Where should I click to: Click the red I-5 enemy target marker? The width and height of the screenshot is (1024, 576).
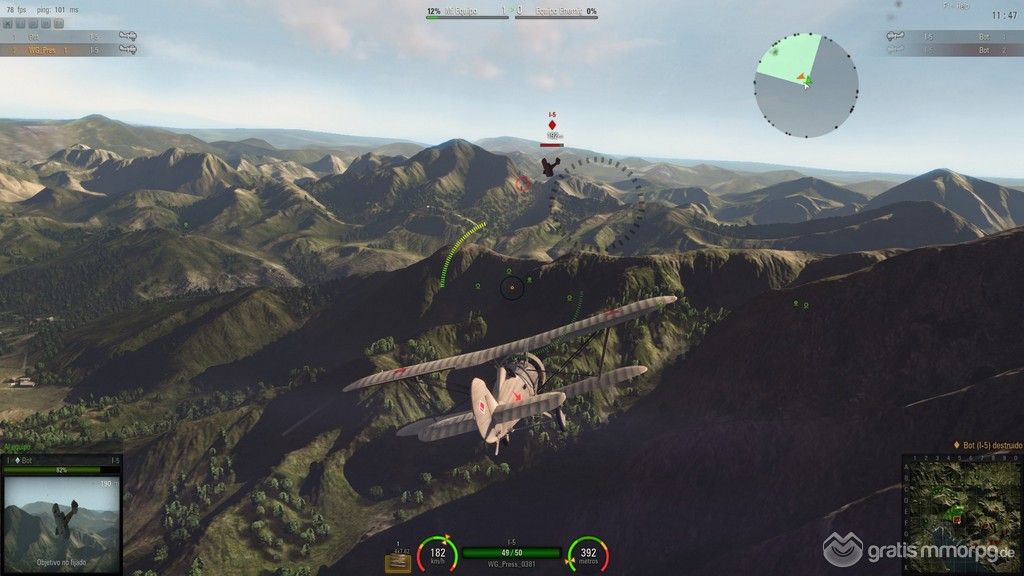[552, 125]
